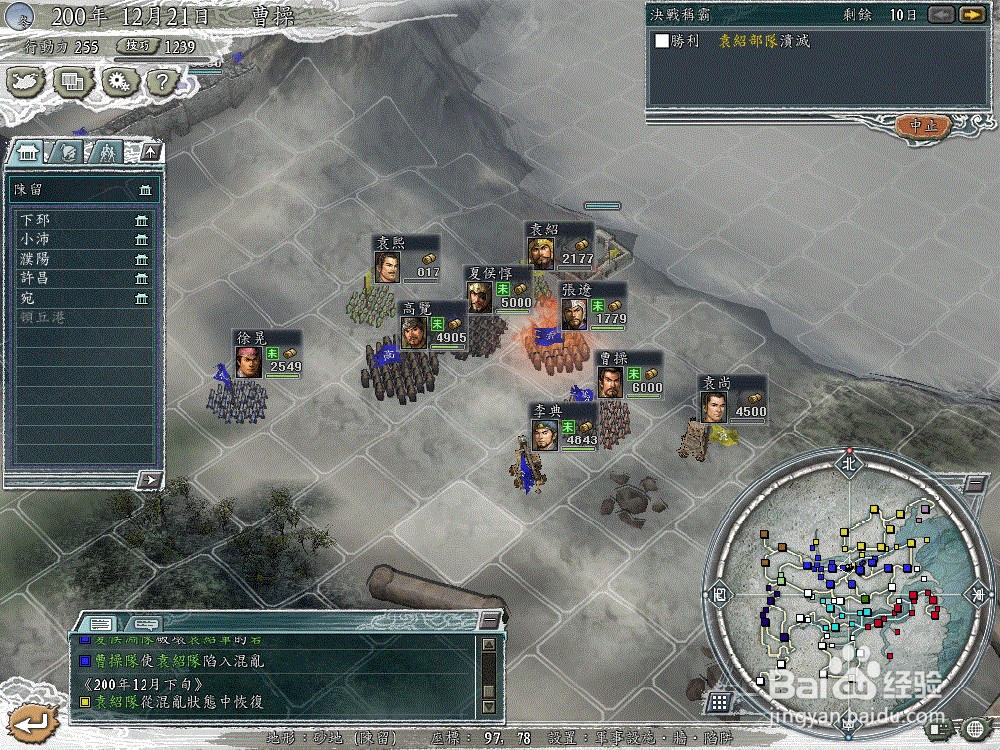Viewport: 1000px width, 750px height.
Task: Click the circular minimap
Action: click(x=848, y=590)
